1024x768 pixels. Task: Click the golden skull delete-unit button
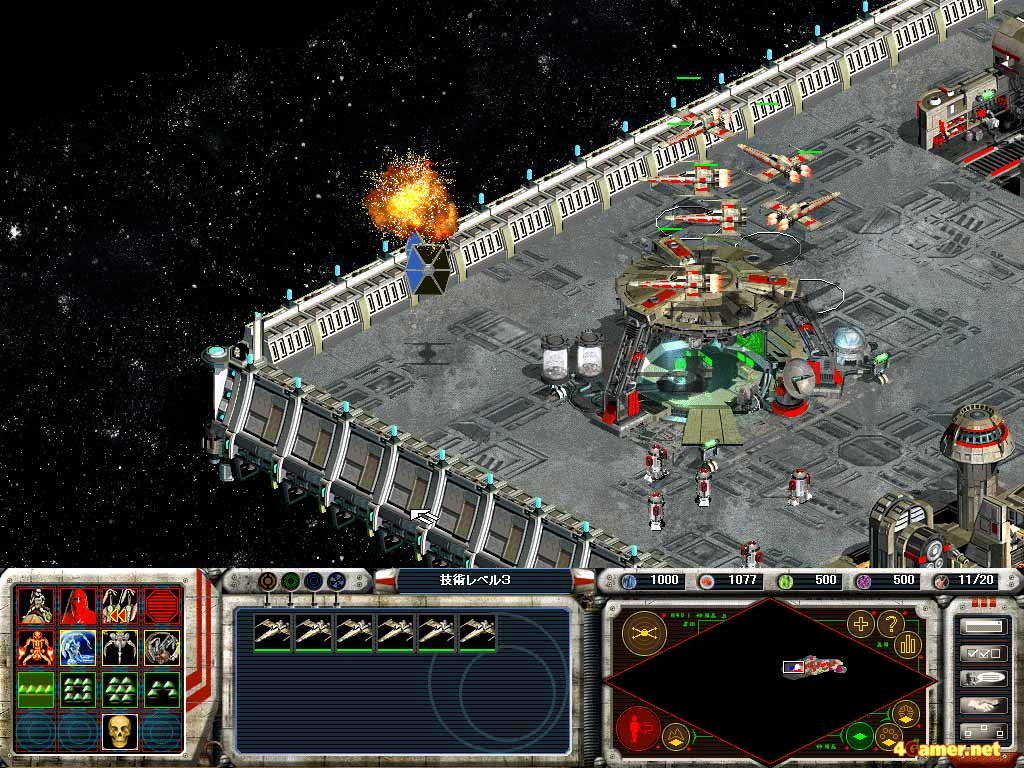point(119,731)
